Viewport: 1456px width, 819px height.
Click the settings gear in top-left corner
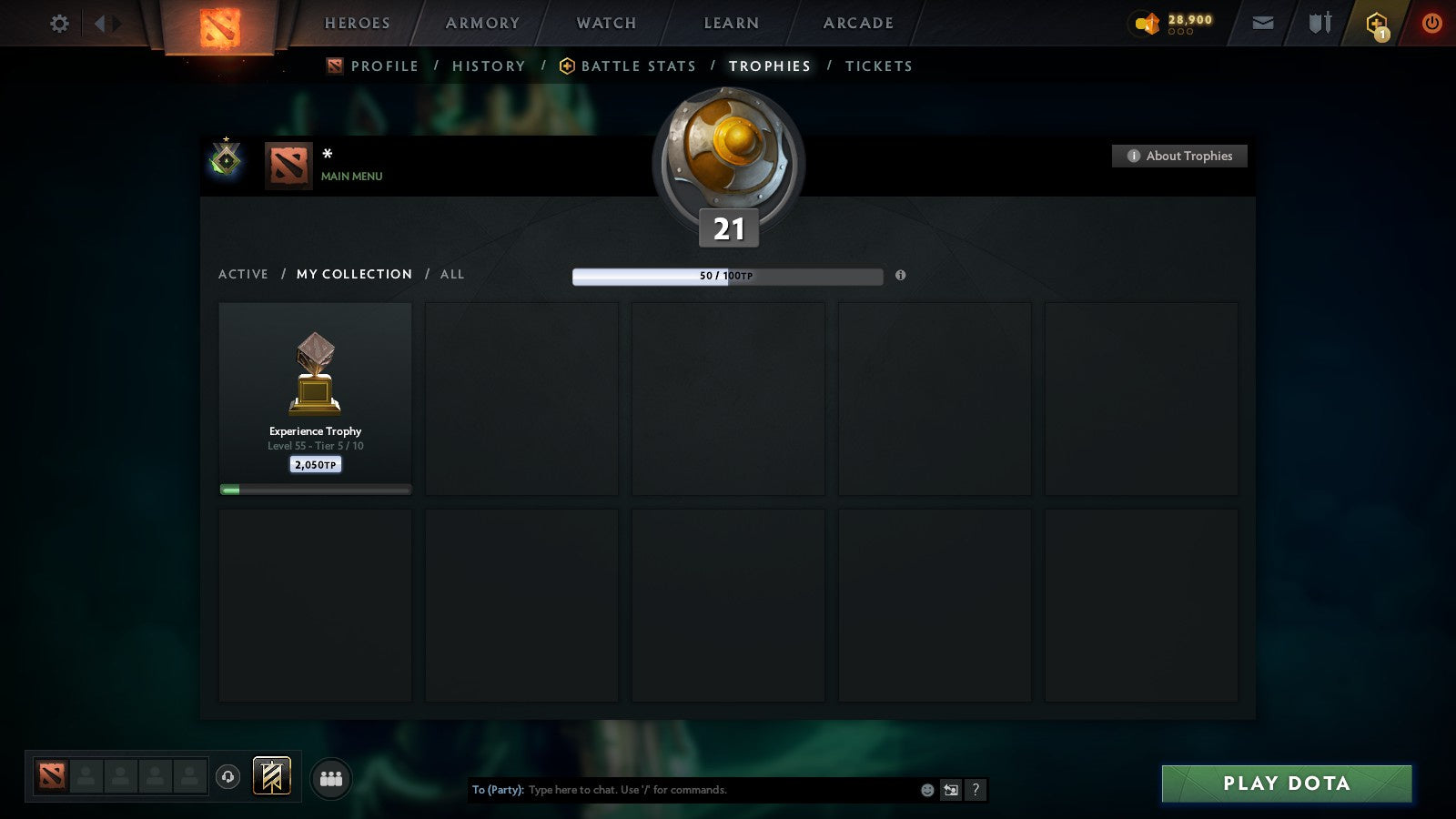click(59, 23)
